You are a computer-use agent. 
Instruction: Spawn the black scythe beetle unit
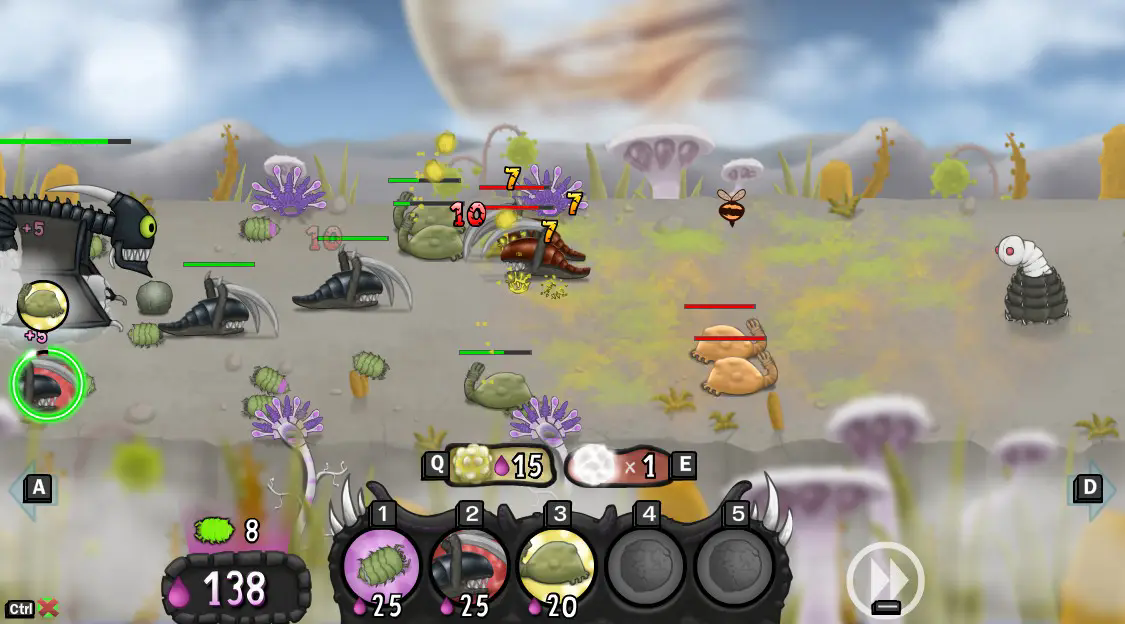tap(469, 566)
